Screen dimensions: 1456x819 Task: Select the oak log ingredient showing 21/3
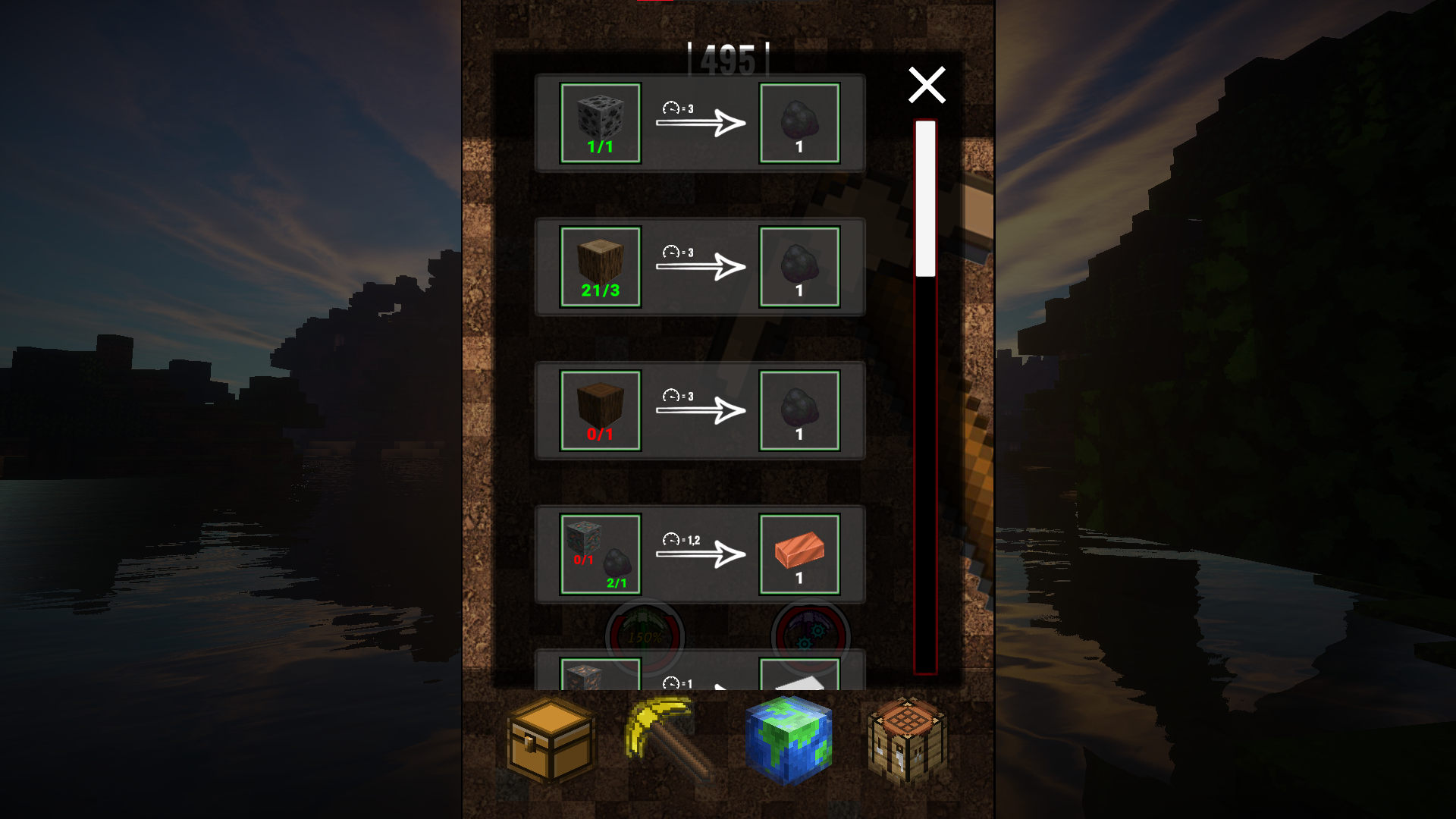point(600,265)
